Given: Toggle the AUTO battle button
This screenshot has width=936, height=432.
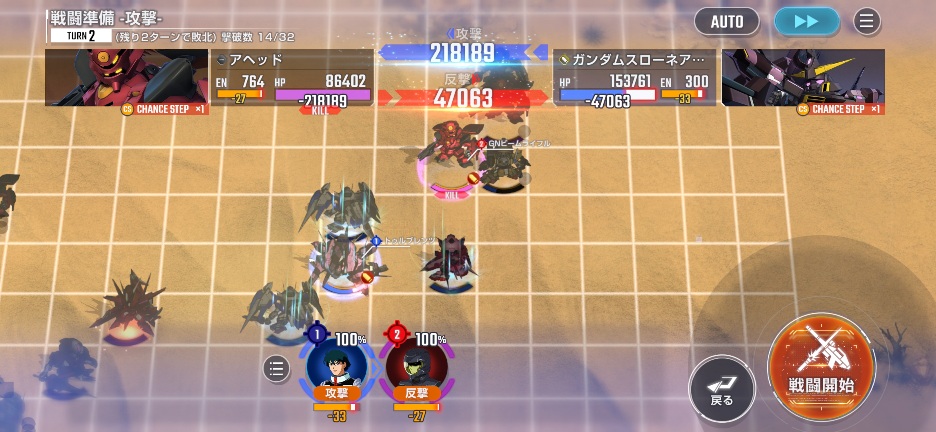Looking at the screenshot, I should [727, 20].
